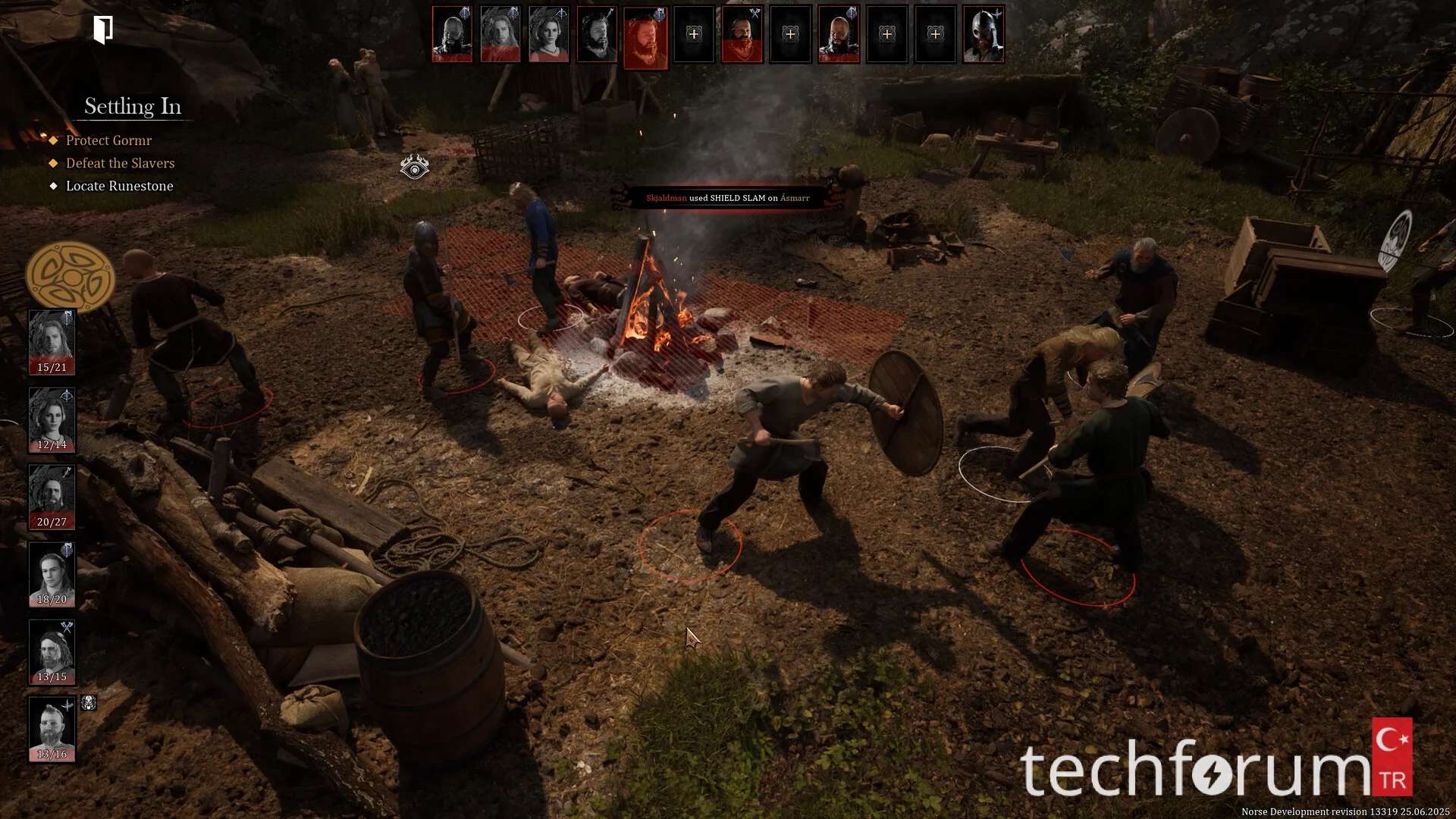Choose the party member with 20/27 health
This screenshot has width=1456, height=819.
tap(52, 497)
